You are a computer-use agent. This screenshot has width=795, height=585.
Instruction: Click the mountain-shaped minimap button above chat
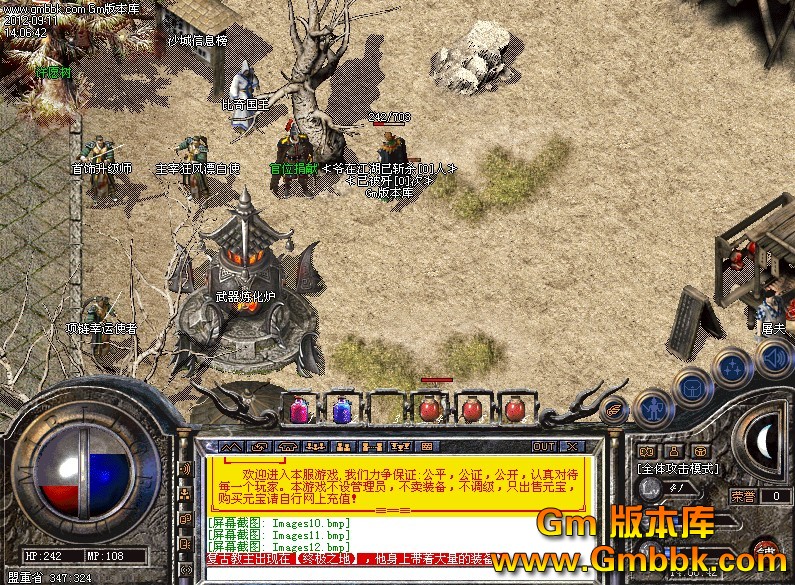point(231,446)
